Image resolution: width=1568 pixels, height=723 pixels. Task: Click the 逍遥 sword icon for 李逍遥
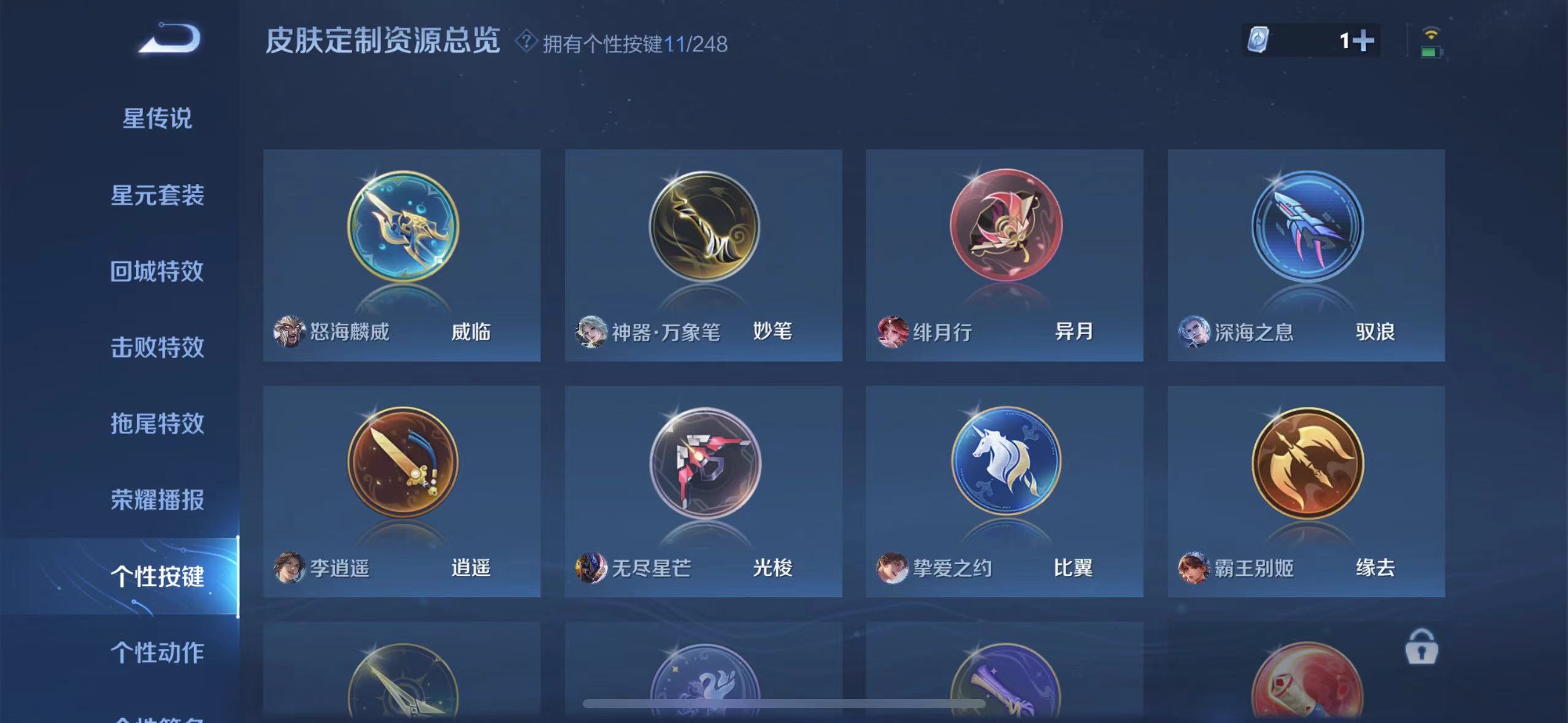point(402,464)
